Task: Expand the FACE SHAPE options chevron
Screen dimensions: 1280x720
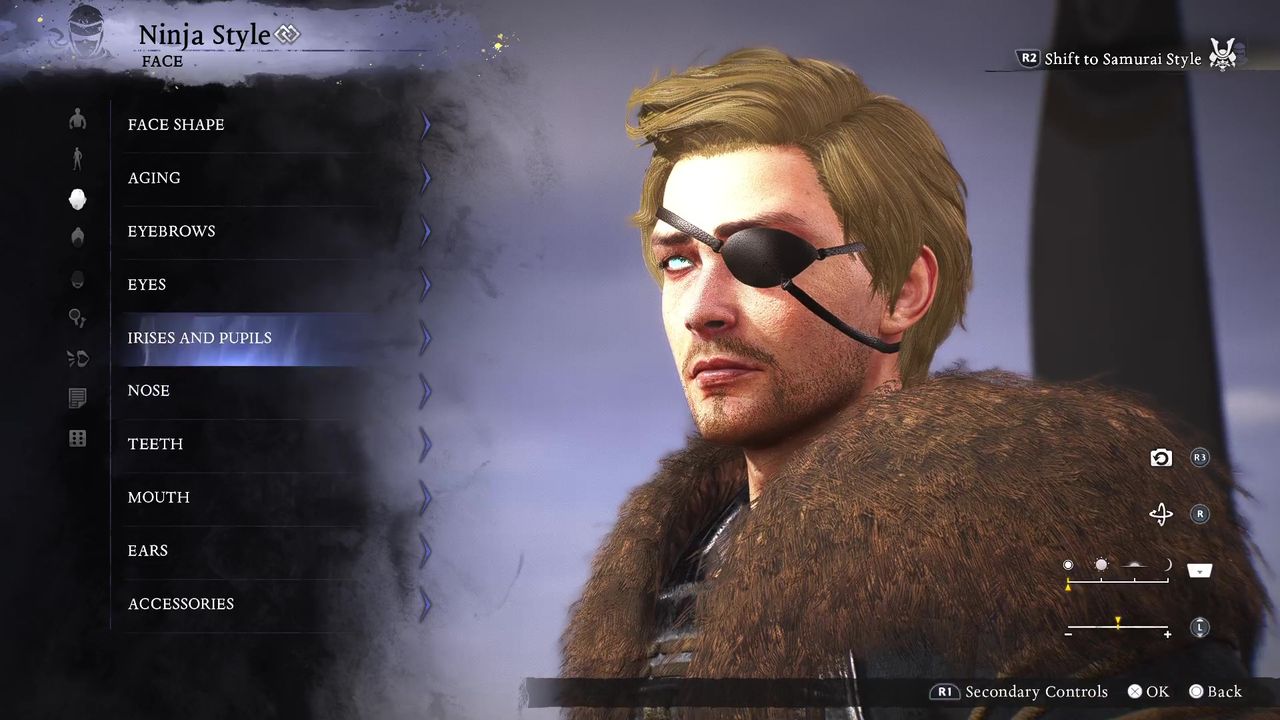Action: pos(424,124)
